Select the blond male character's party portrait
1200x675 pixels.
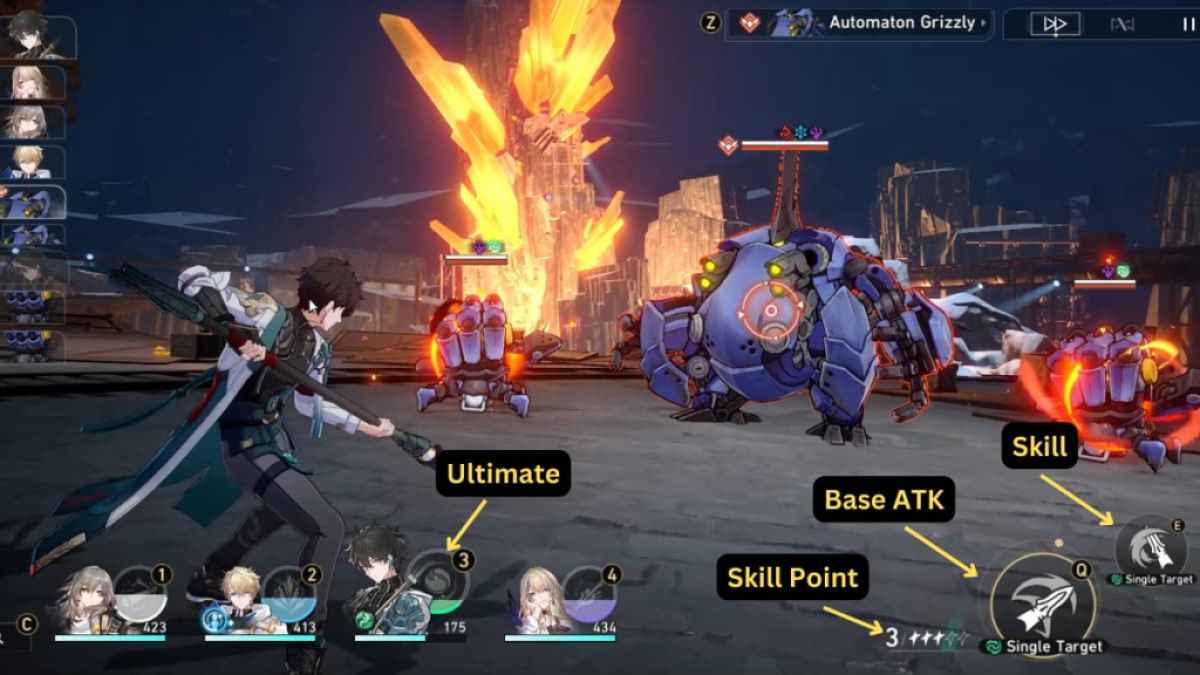click(236, 601)
